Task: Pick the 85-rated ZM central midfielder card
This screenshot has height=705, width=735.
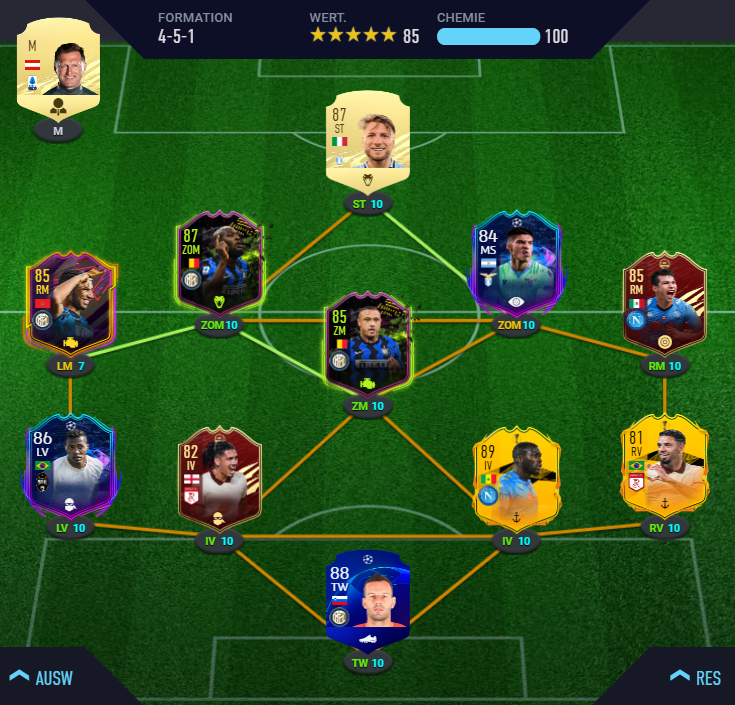Action: (x=367, y=343)
